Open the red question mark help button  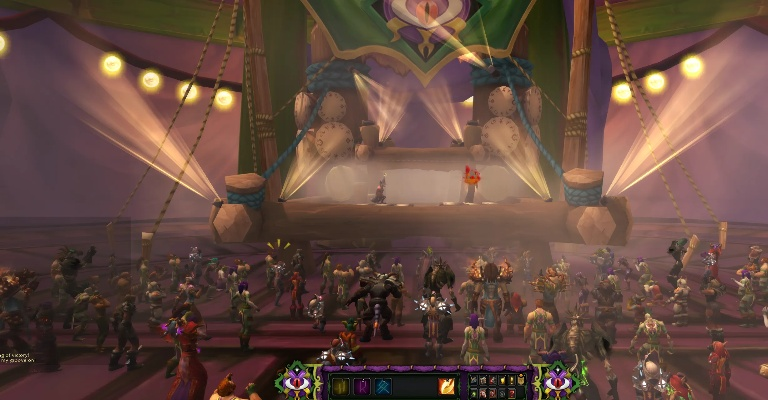pos(512,394)
